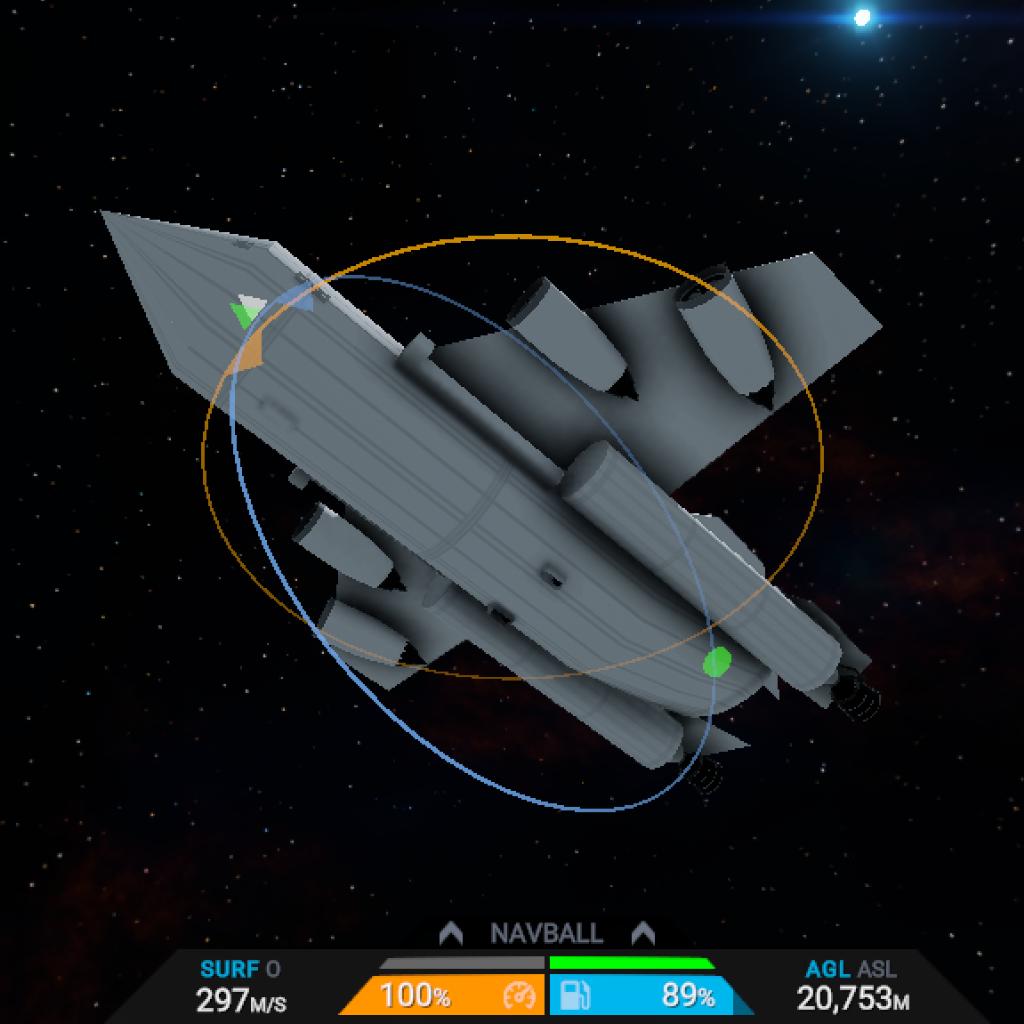Select ASL altitude mode

(877, 969)
